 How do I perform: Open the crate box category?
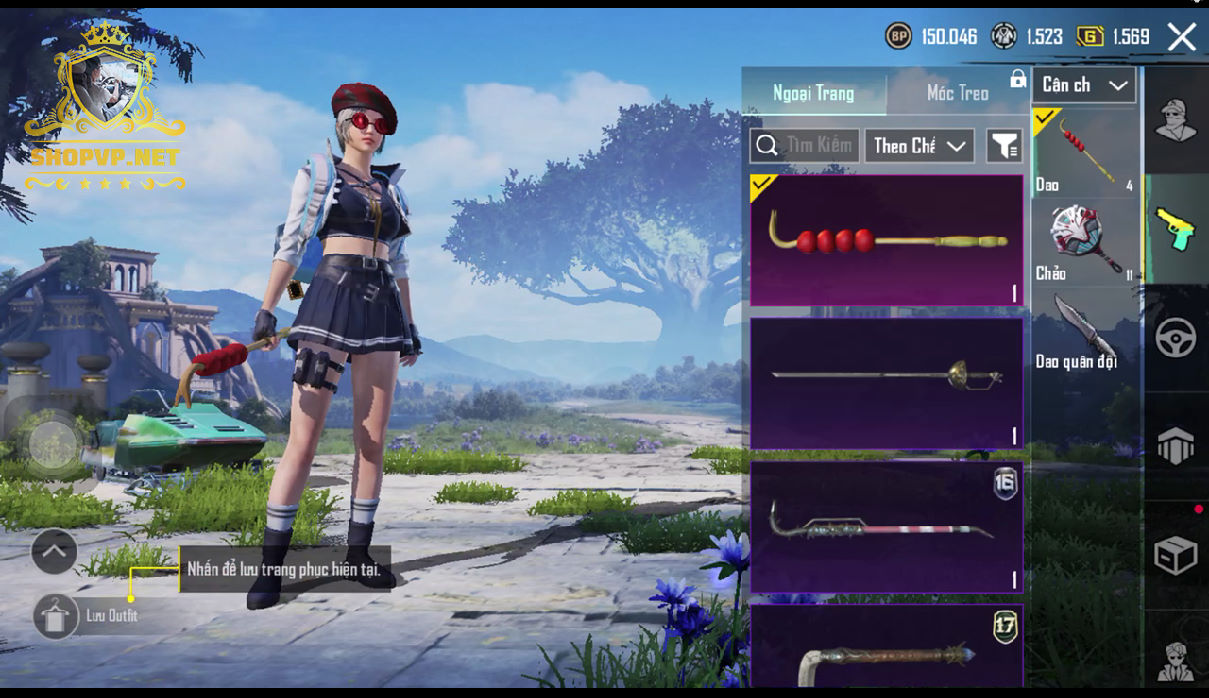point(1175,556)
